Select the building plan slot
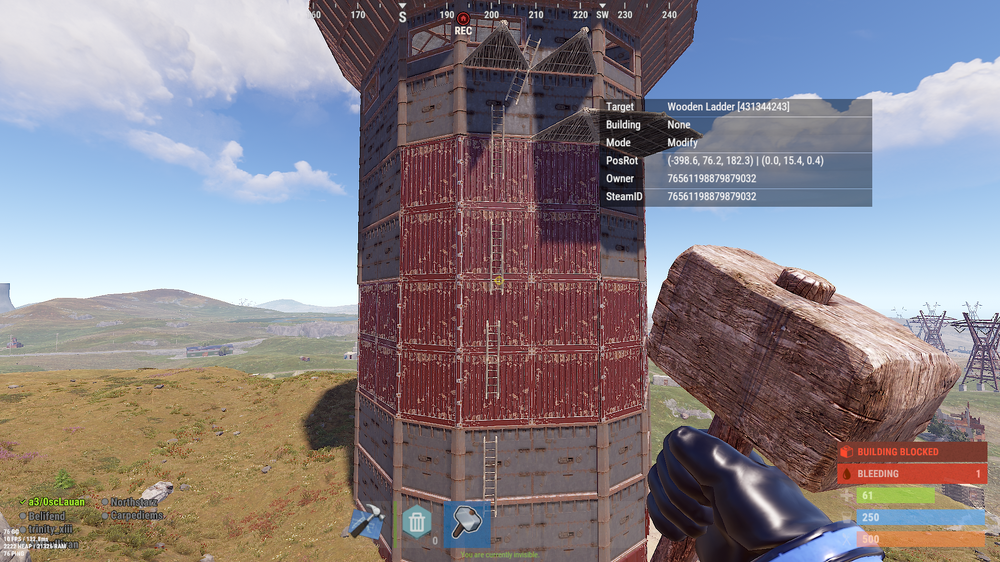This screenshot has width=1000, height=562. tap(365, 522)
